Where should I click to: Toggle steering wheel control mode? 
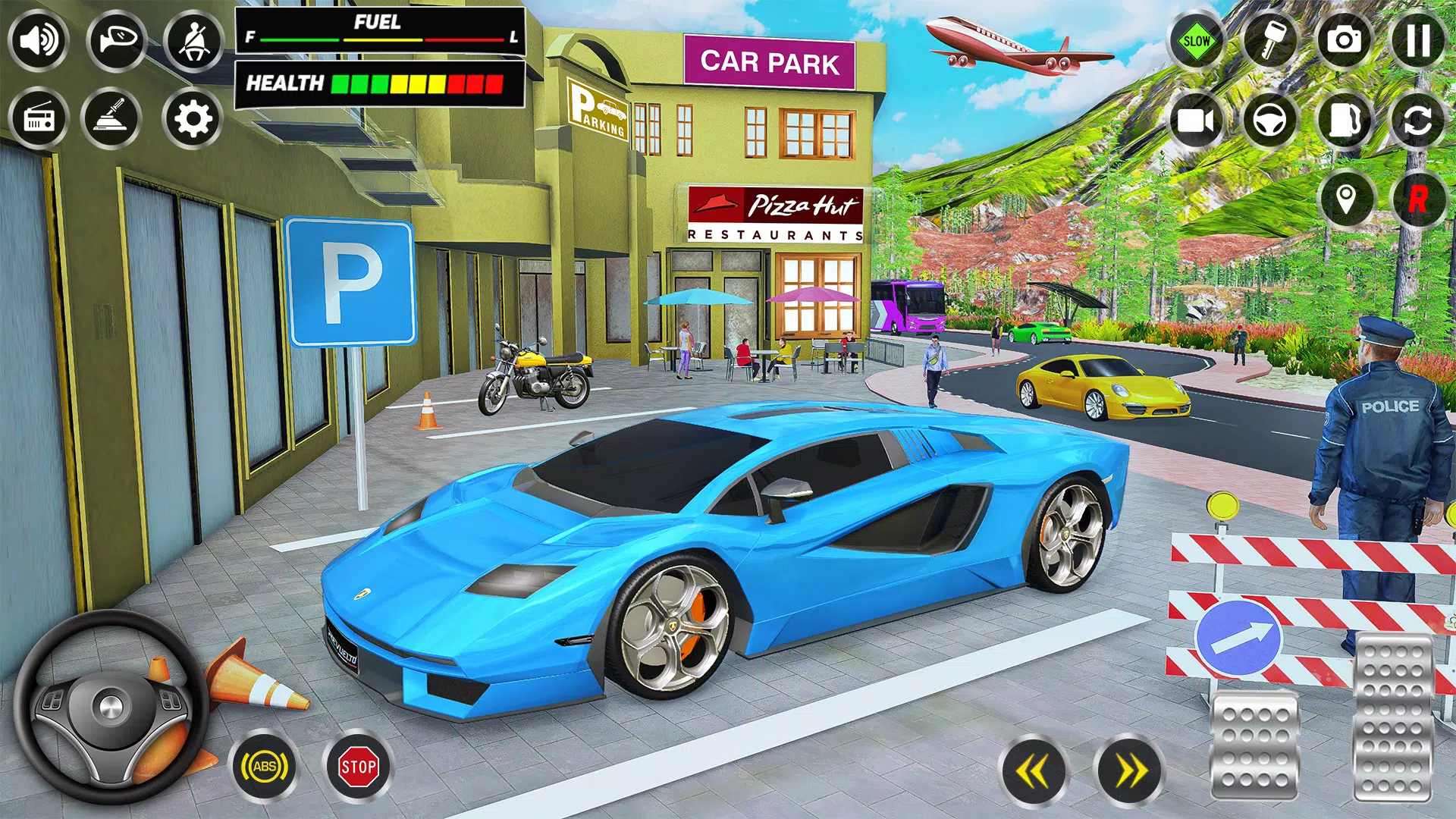coord(1272,121)
